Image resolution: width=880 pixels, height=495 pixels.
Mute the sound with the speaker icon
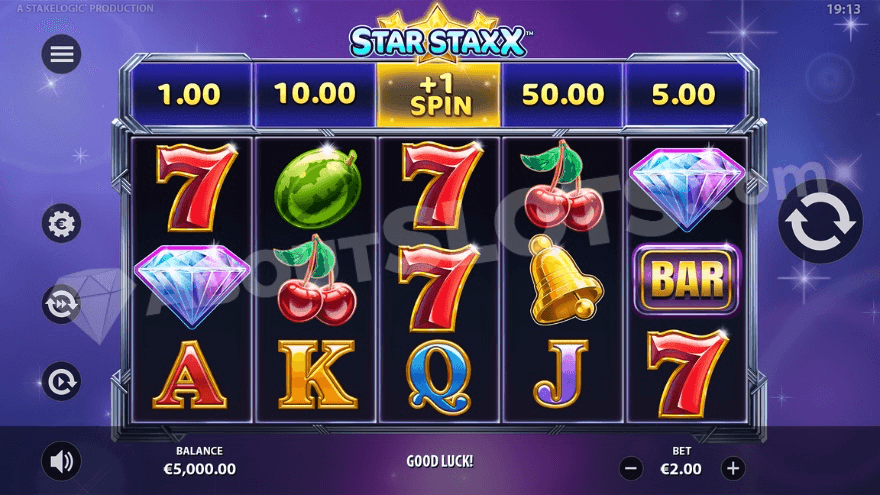pos(61,461)
